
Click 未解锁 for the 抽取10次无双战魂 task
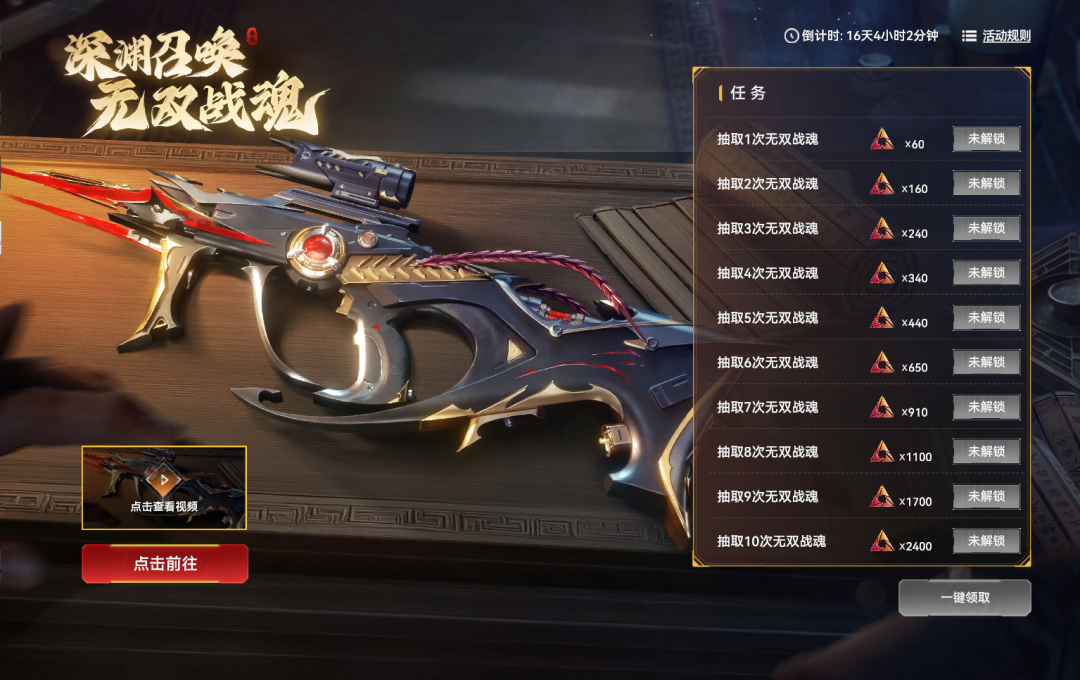986,541
